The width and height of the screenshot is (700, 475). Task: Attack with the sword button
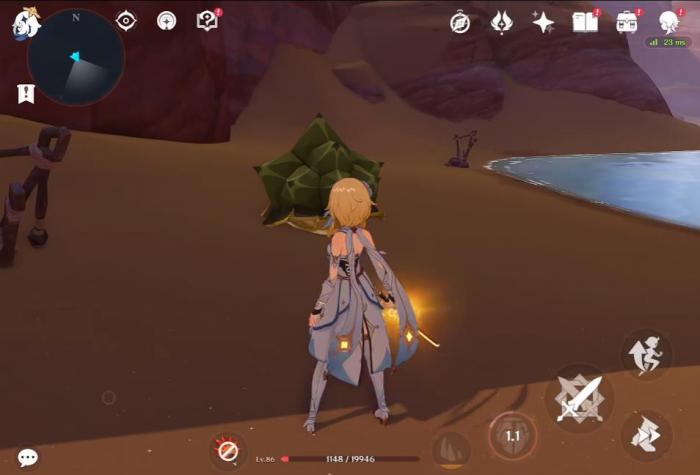[x=579, y=398]
